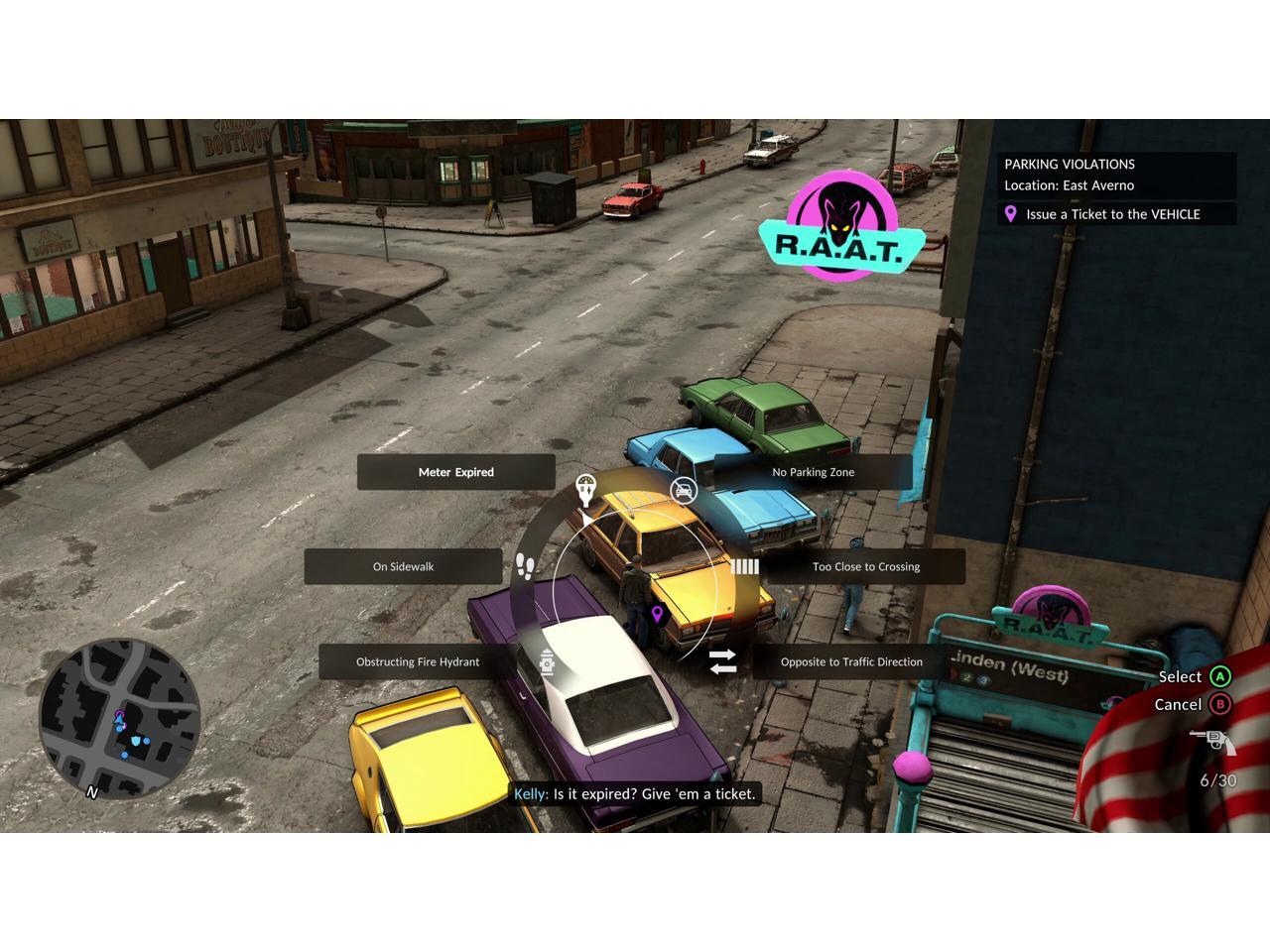Choose the Meter Expired violation

click(455, 472)
